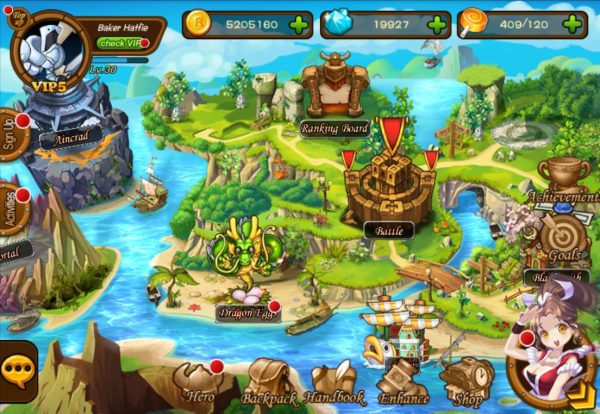
Task: View the Achievements trophy
Action: pyautogui.click(x=564, y=177)
